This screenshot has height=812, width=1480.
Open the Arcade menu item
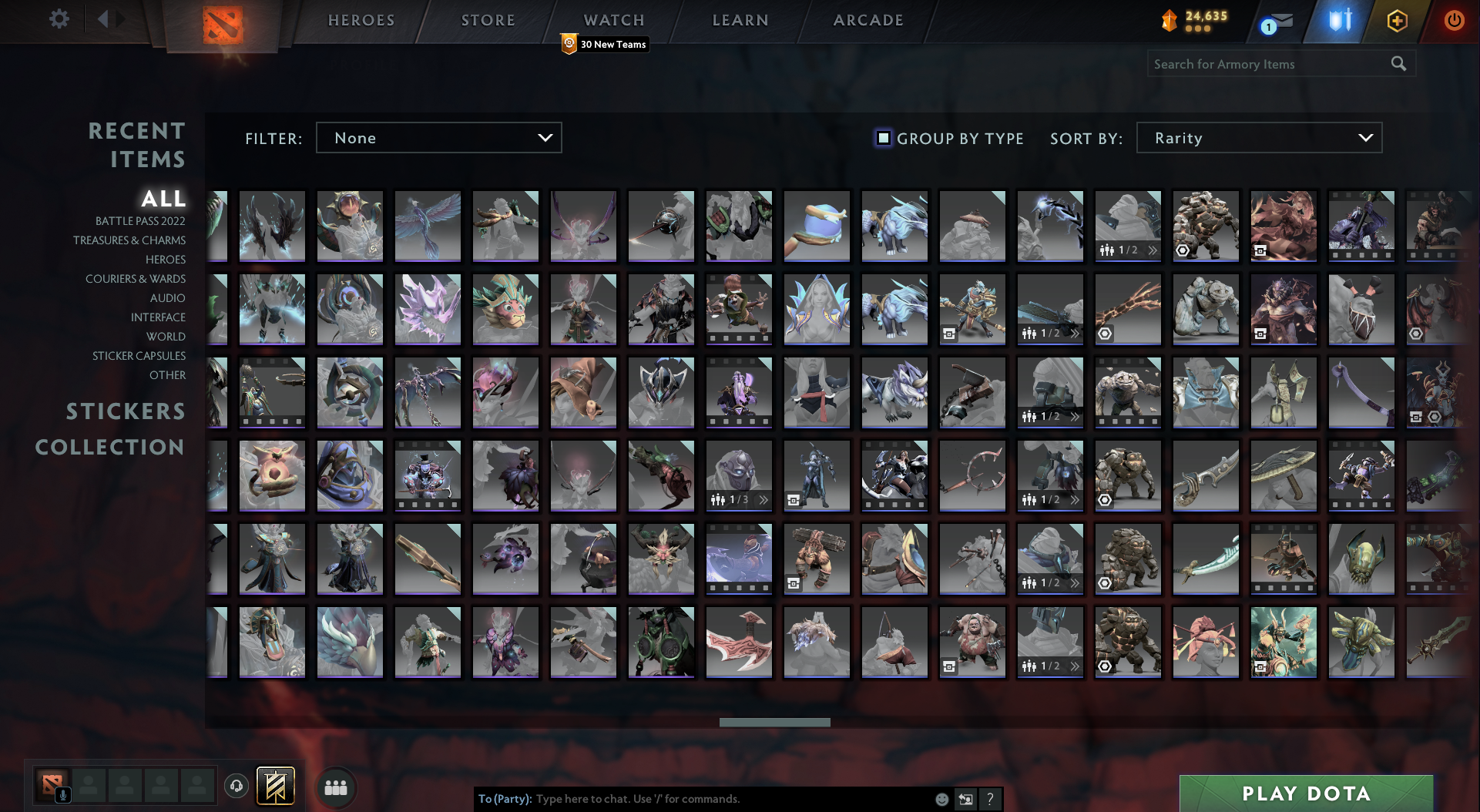(x=867, y=20)
